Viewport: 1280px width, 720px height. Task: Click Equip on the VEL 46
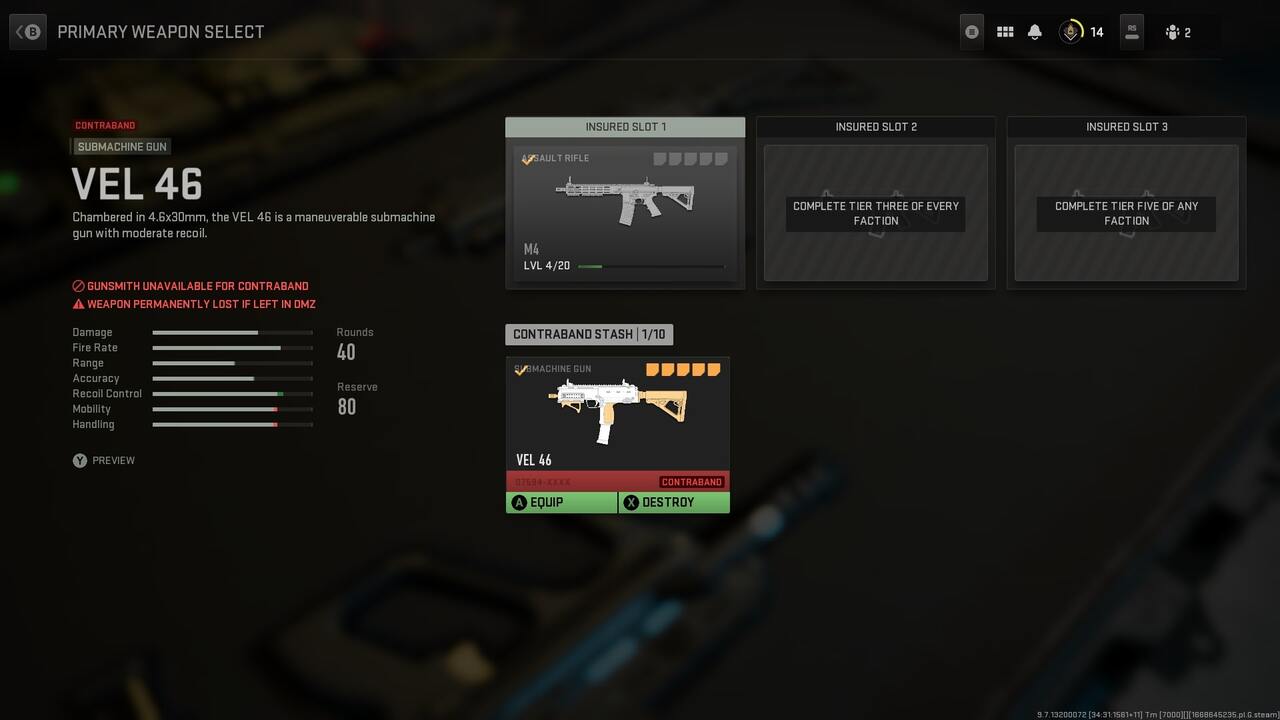[561, 502]
